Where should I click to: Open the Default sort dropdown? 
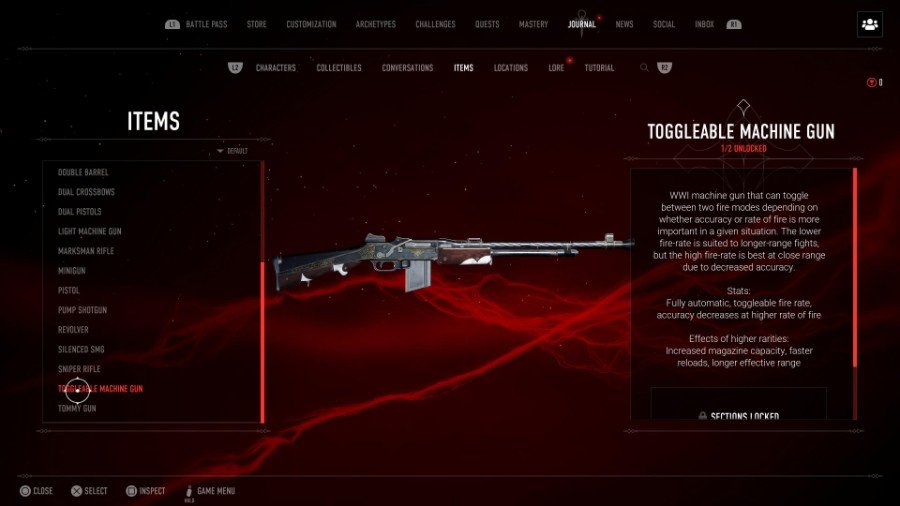(x=233, y=151)
